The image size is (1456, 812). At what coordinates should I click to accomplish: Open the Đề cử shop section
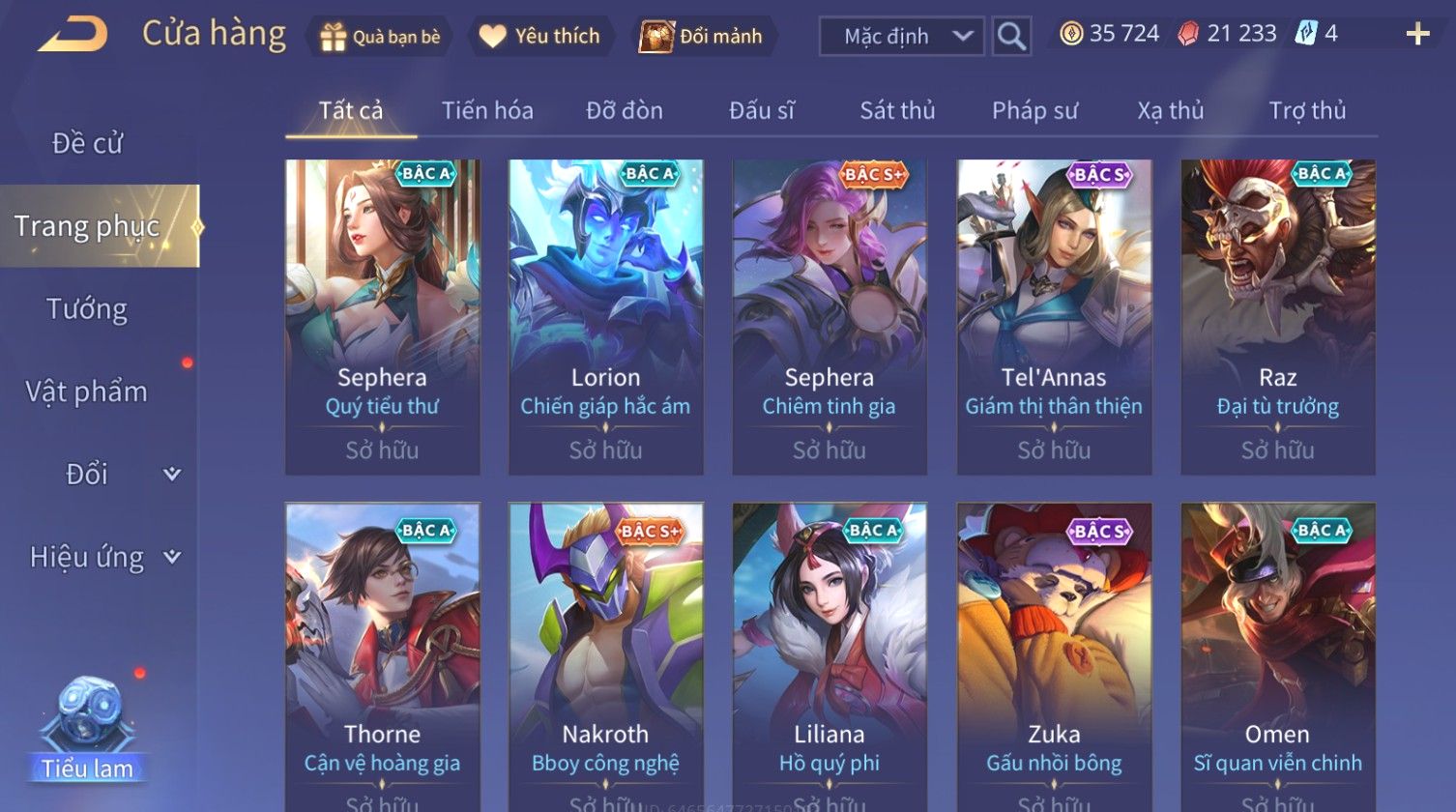coord(87,143)
